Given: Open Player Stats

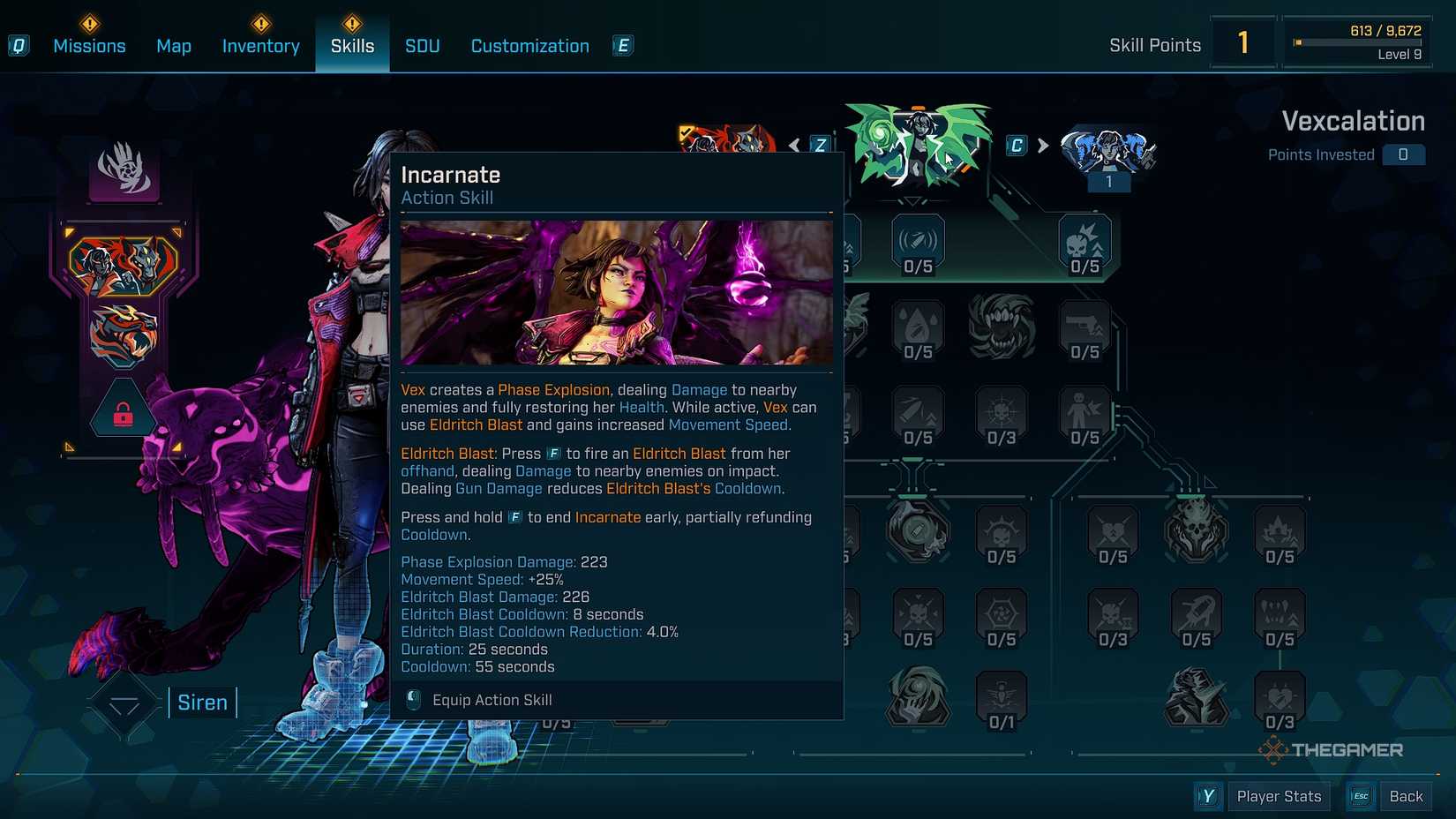Looking at the screenshot, I should coord(1279,795).
